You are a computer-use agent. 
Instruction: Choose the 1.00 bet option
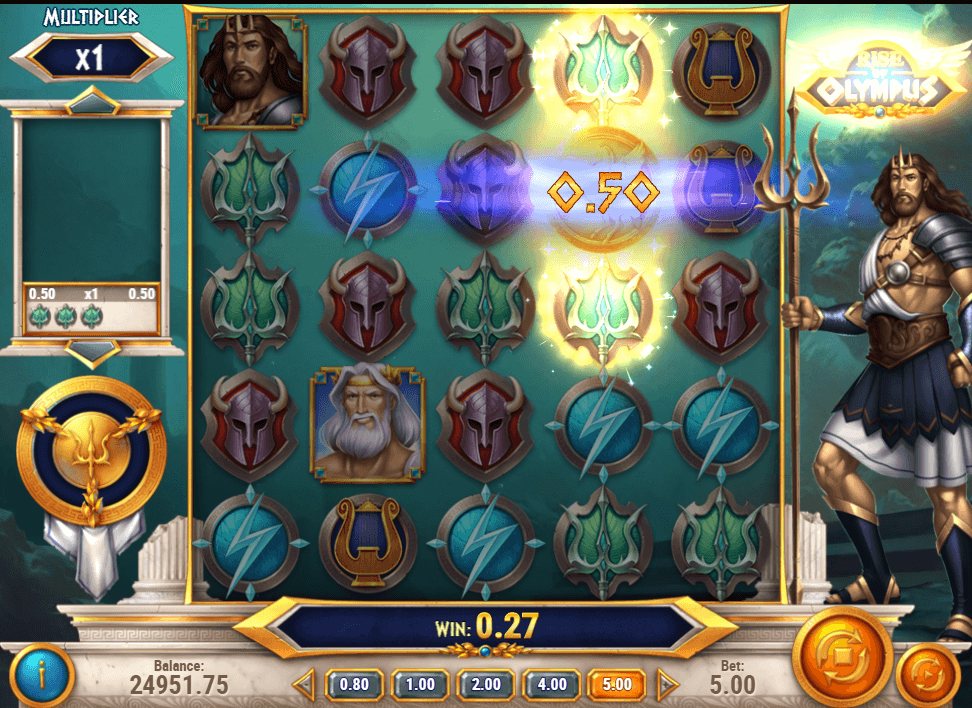(x=420, y=685)
